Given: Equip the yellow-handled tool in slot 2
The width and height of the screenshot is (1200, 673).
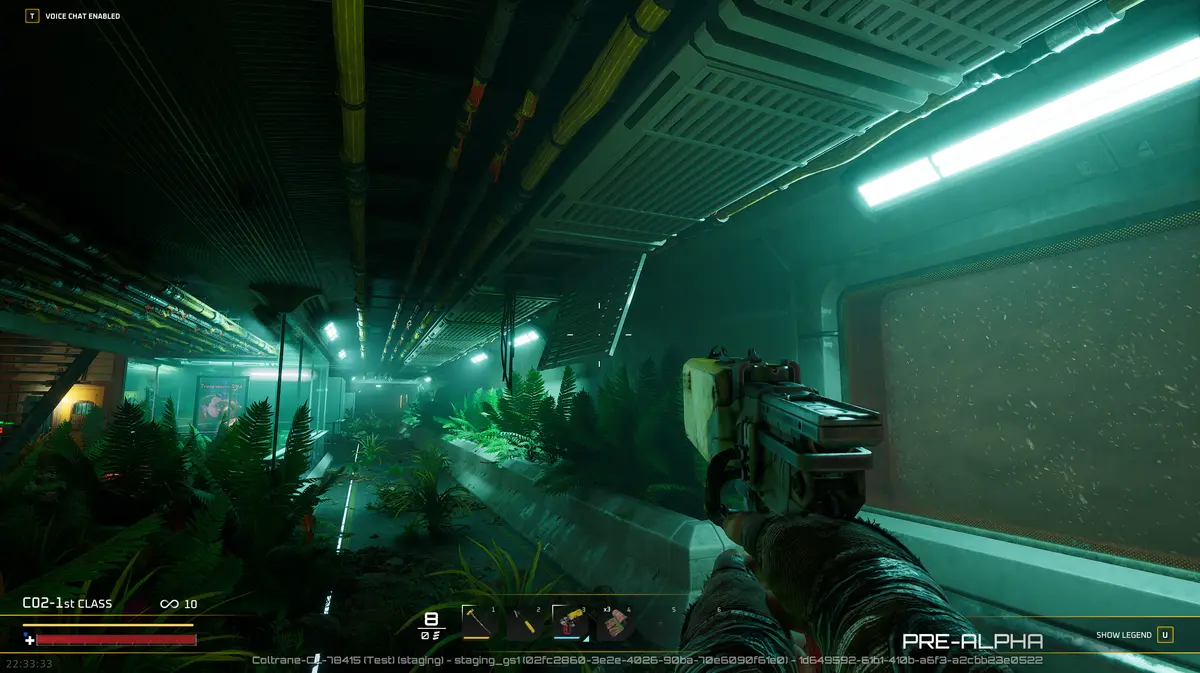Looking at the screenshot, I should [x=525, y=622].
